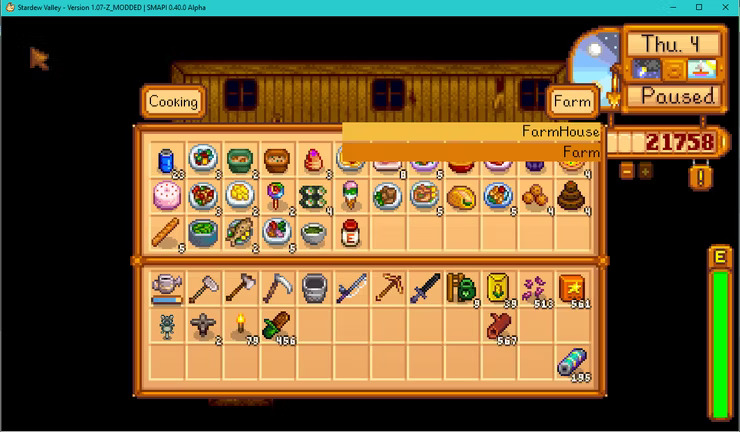Choose the scythe tool slot
The height and width of the screenshot is (432, 740).
(276, 288)
